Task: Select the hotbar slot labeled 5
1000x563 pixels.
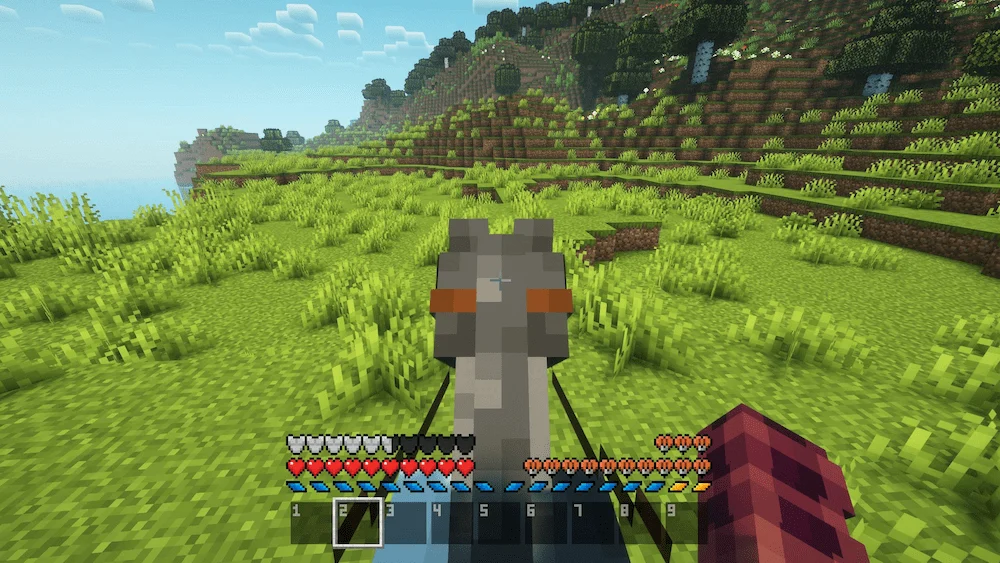Action: (x=499, y=523)
